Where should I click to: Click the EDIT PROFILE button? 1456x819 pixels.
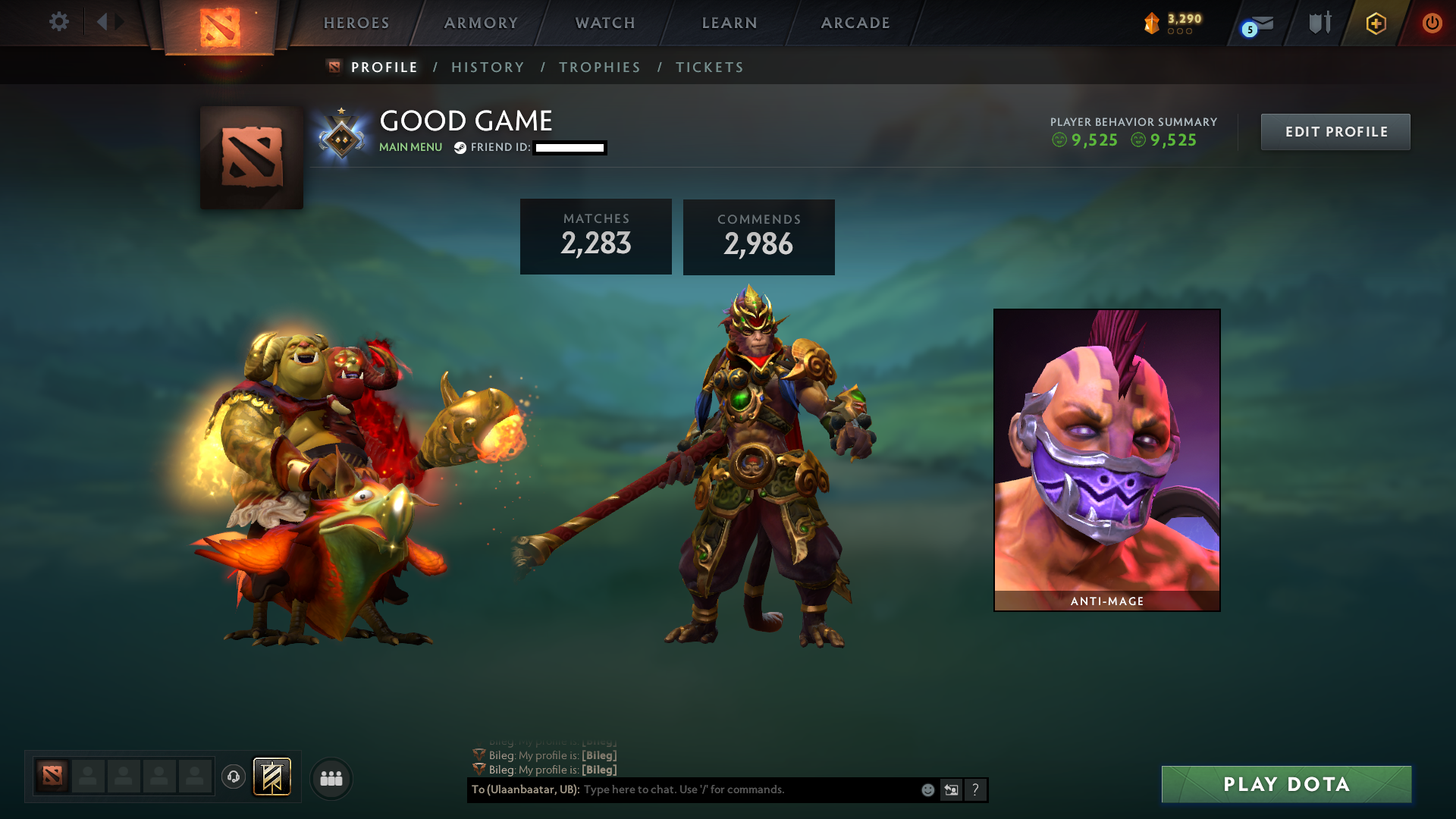[1335, 131]
